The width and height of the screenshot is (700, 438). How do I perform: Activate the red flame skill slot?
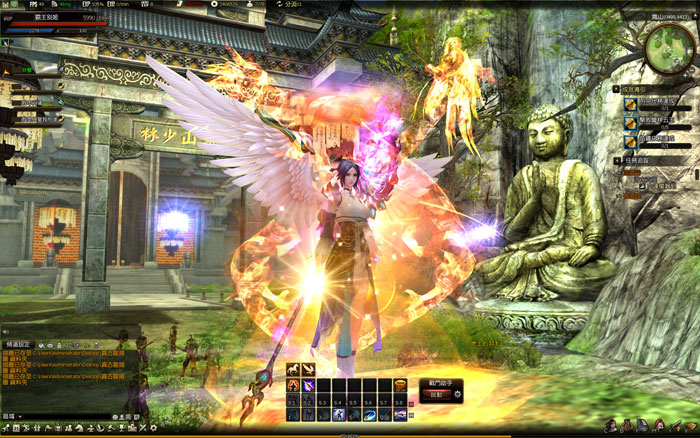(294, 385)
